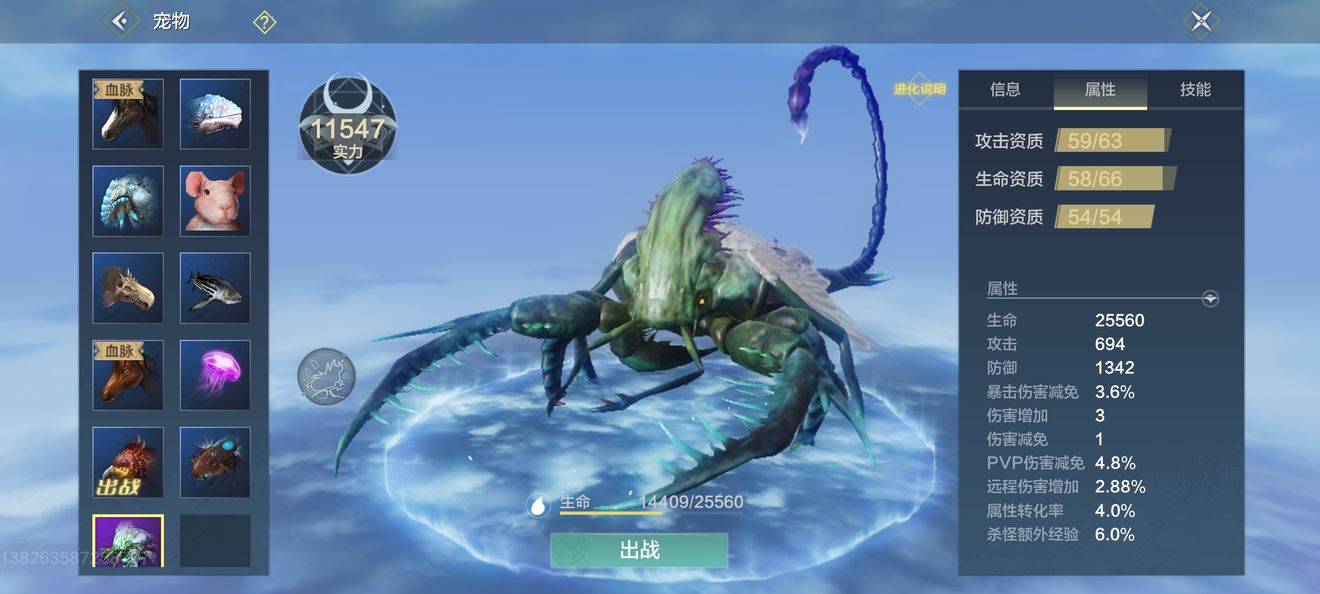Open the 技能 tab

coord(1195,90)
